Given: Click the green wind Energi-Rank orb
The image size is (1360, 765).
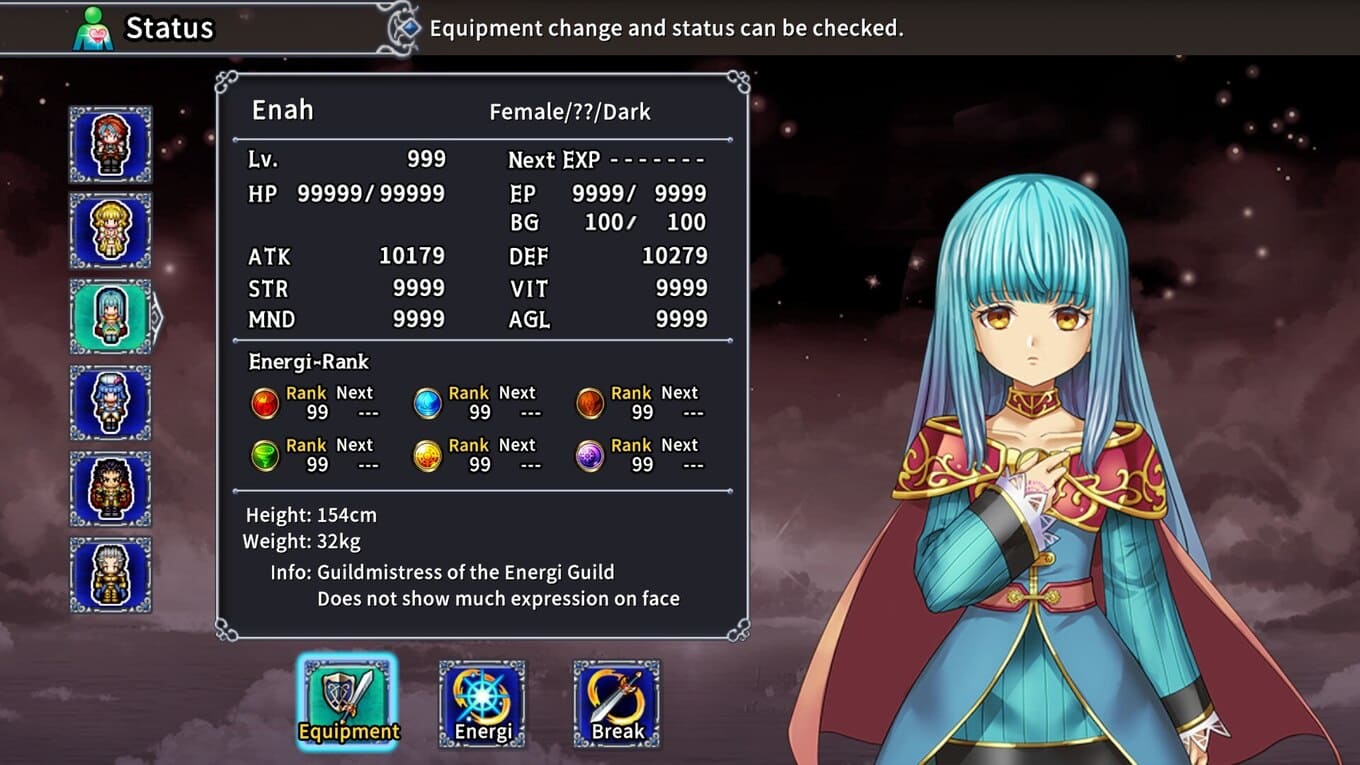Looking at the screenshot, I should 264,456.
